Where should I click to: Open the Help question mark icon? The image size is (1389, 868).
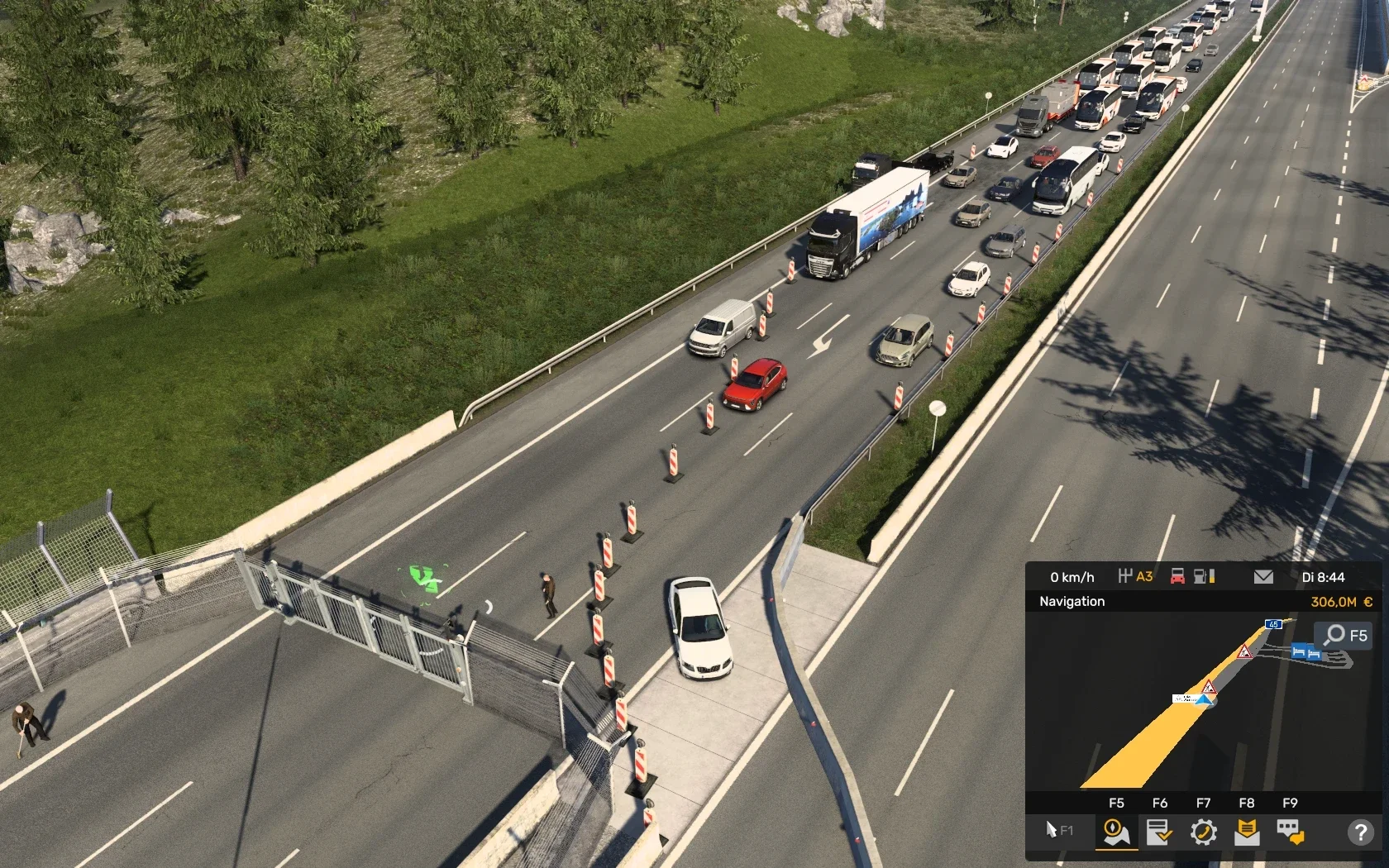[x=1362, y=832]
